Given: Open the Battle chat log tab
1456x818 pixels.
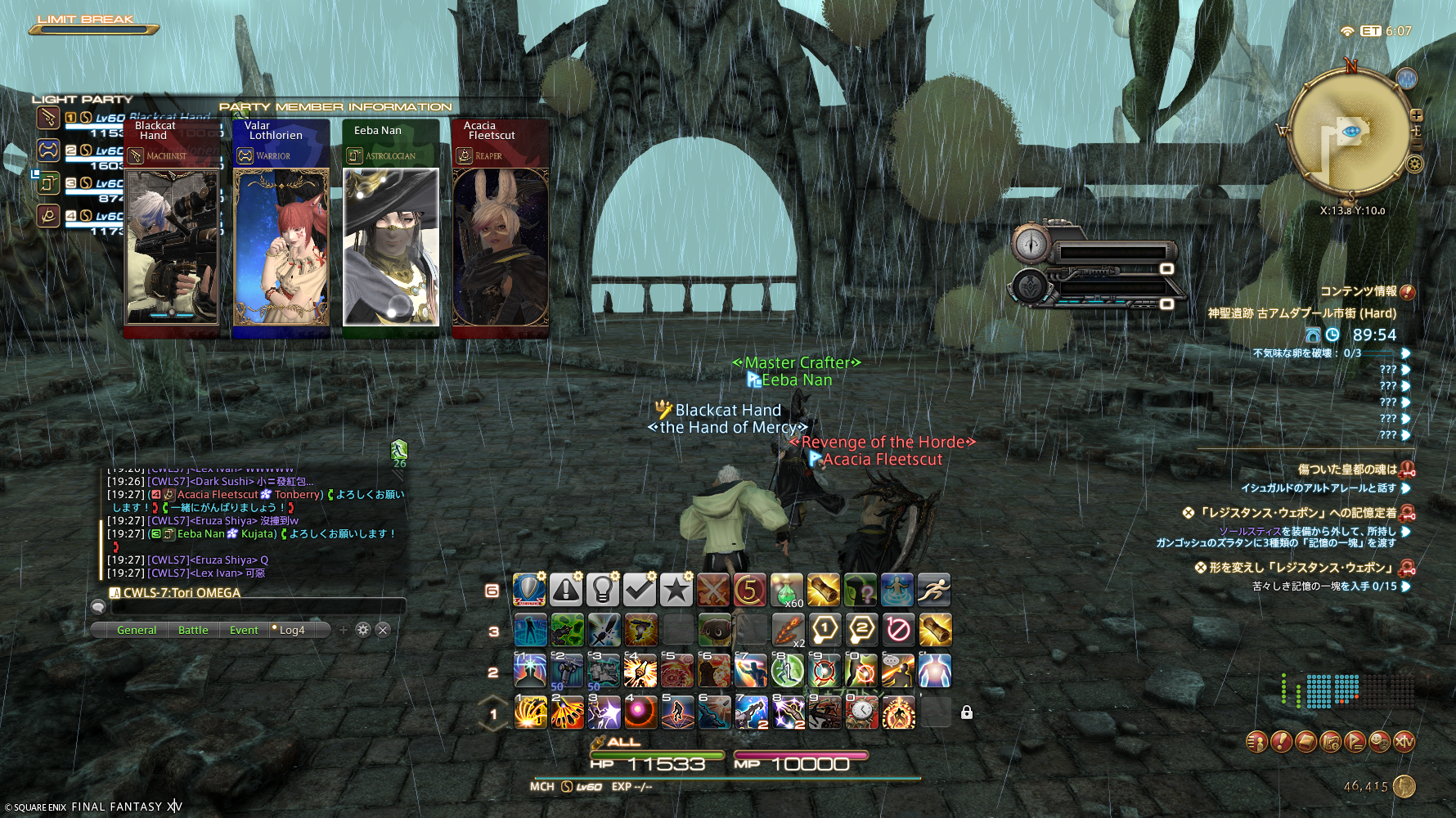Looking at the screenshot, I should [193, 630].
